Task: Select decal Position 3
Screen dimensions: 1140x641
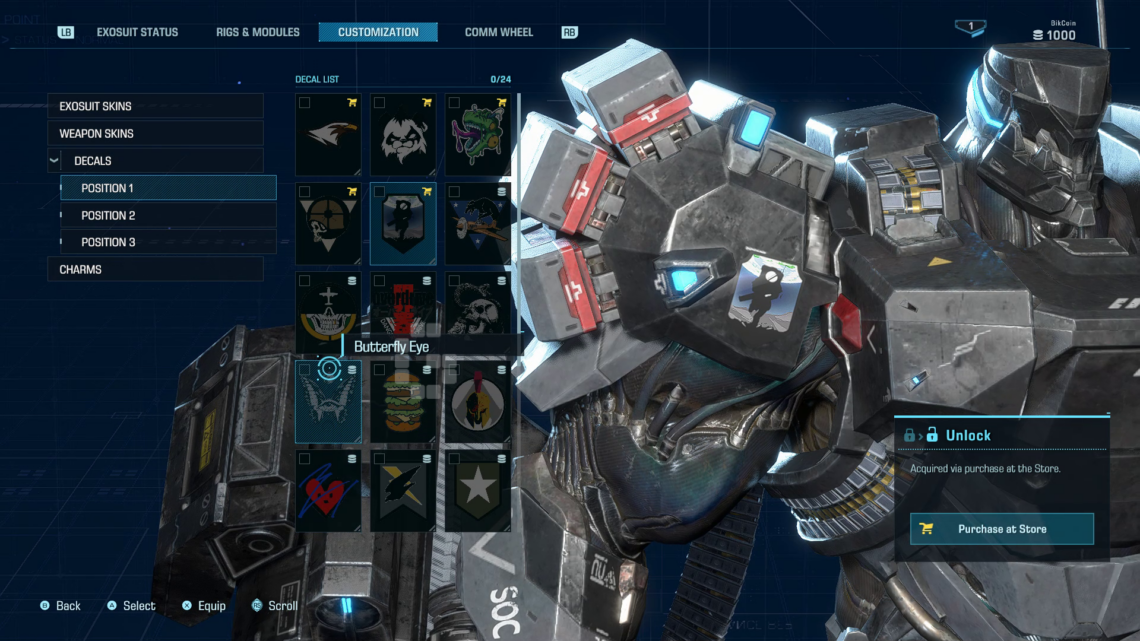Action: pos(168,242)
